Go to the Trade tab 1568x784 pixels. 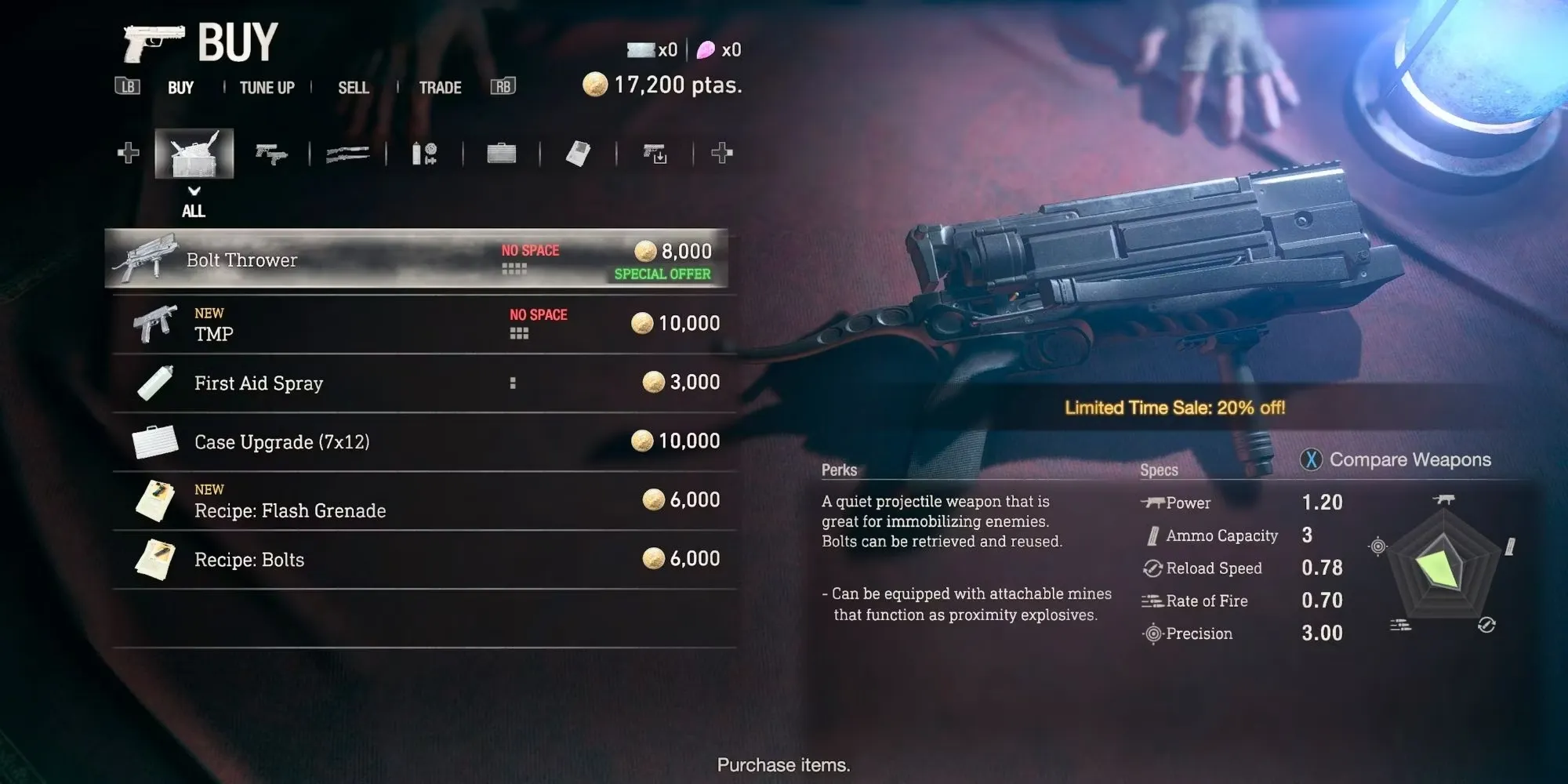click(440, 88)
